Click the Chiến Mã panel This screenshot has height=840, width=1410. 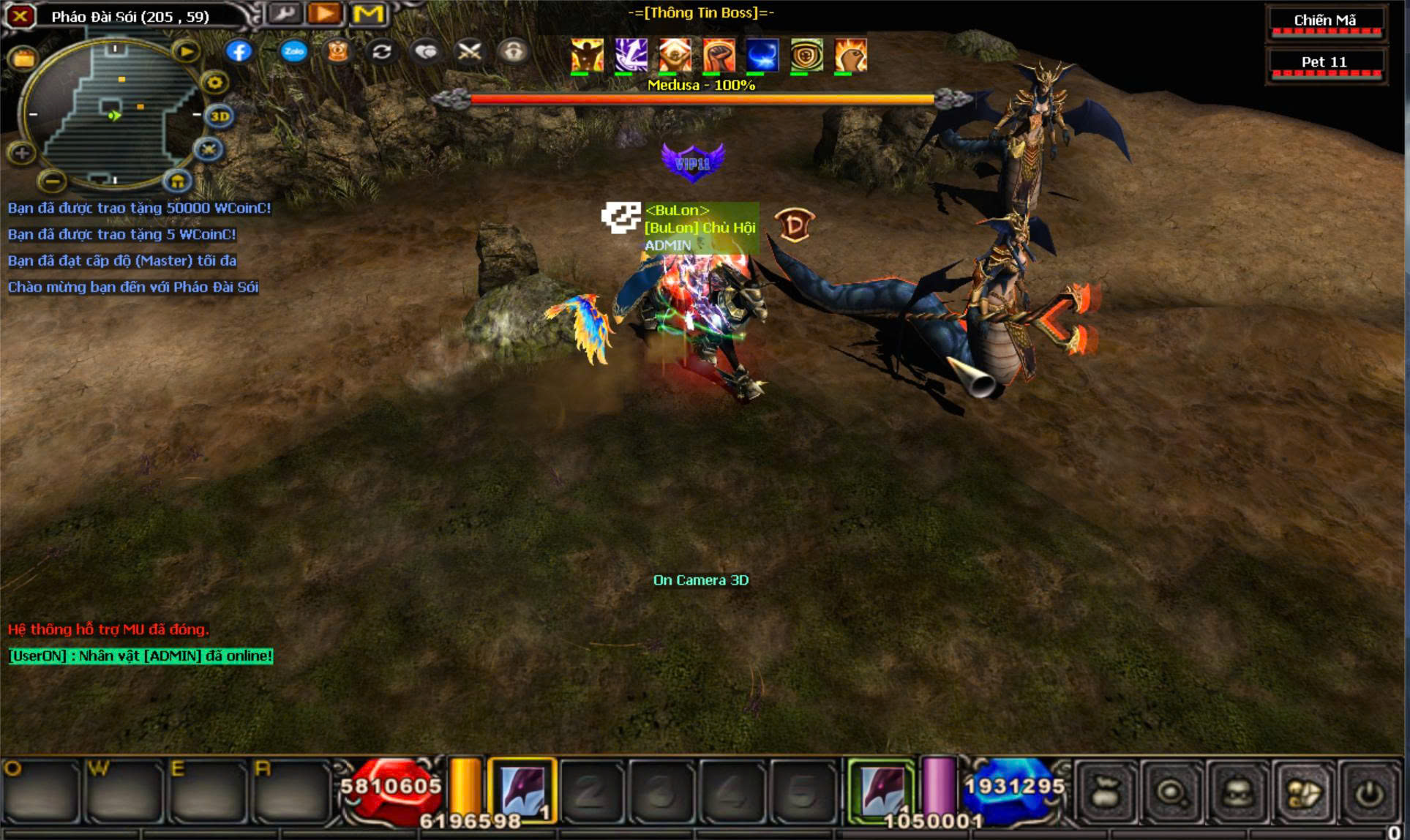[1324, 21]
